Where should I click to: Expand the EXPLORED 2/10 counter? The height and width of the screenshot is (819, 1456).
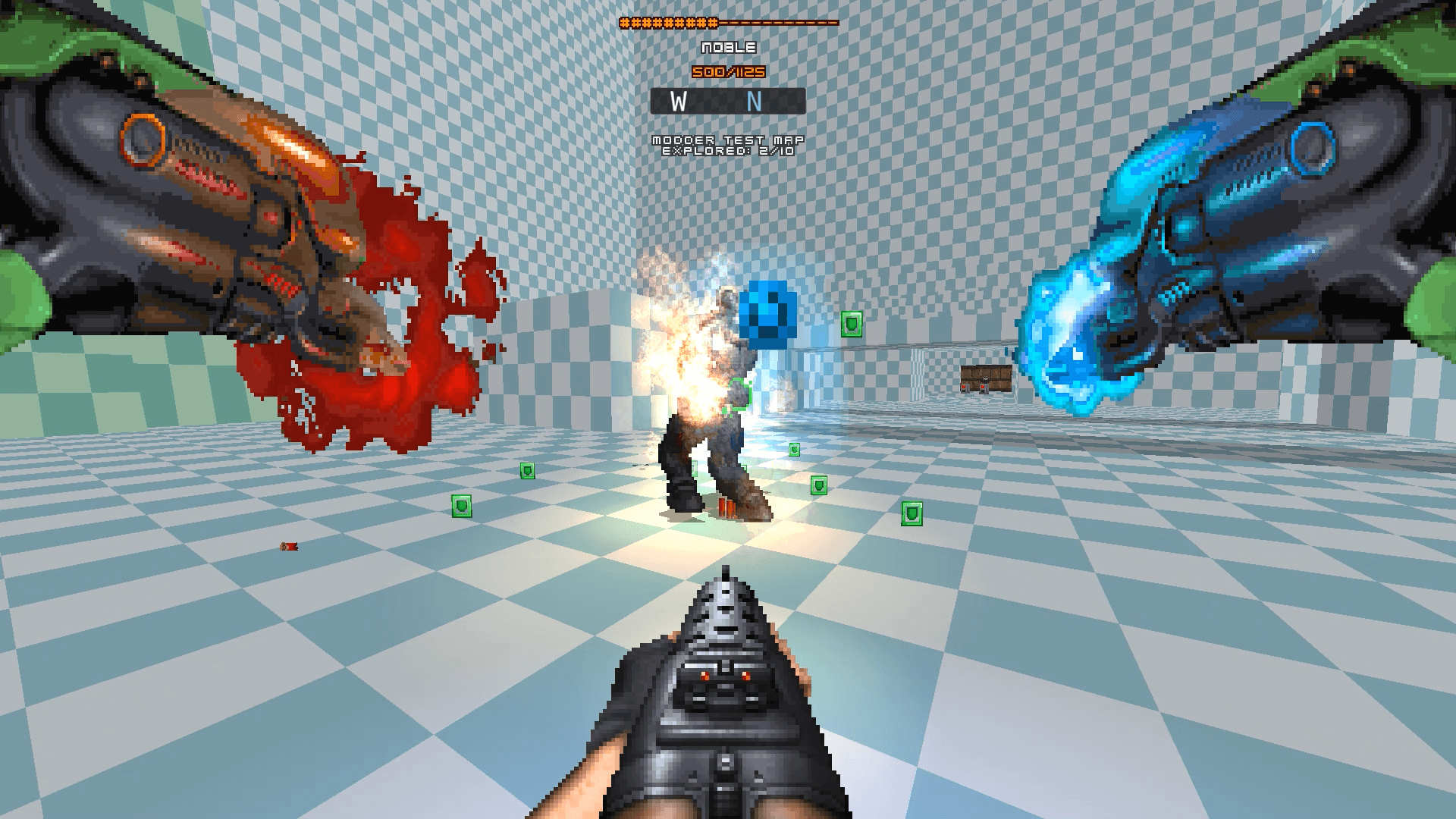(728, 152)
